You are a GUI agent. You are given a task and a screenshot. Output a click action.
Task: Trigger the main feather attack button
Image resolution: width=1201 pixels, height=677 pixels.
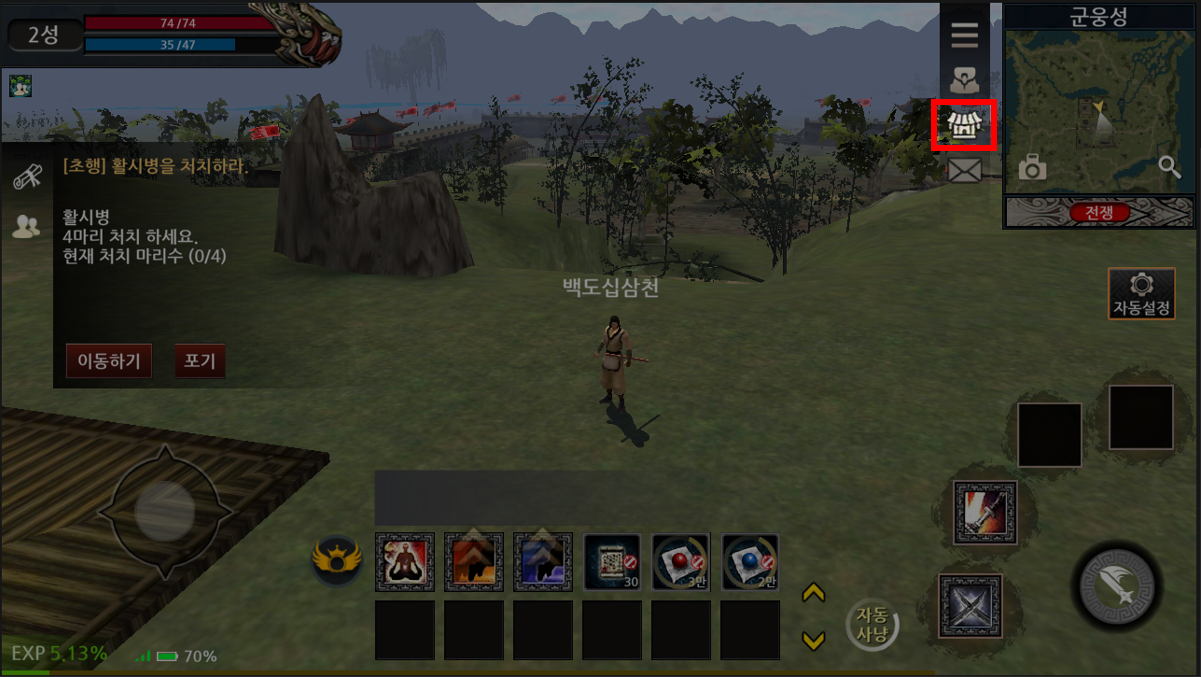point(1116,586)
